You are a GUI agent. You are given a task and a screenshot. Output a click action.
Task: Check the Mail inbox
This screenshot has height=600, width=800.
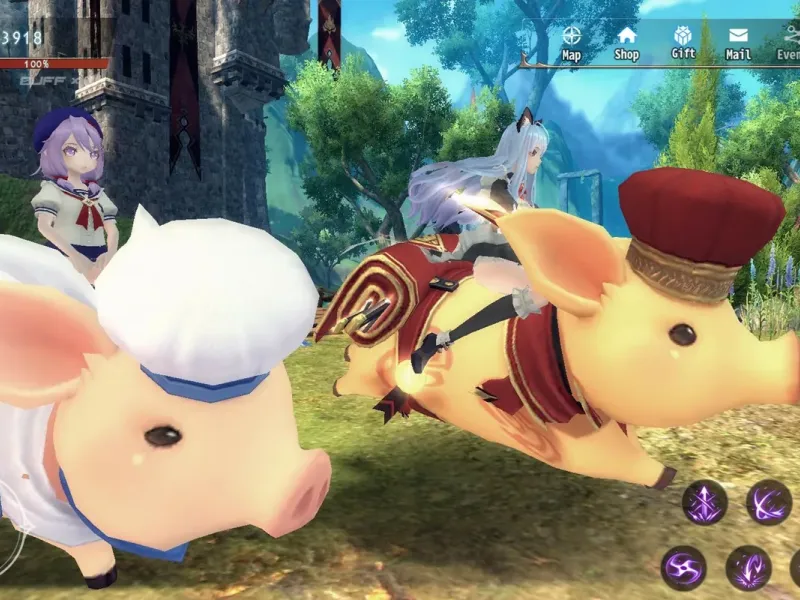click(x=738, y=42)
